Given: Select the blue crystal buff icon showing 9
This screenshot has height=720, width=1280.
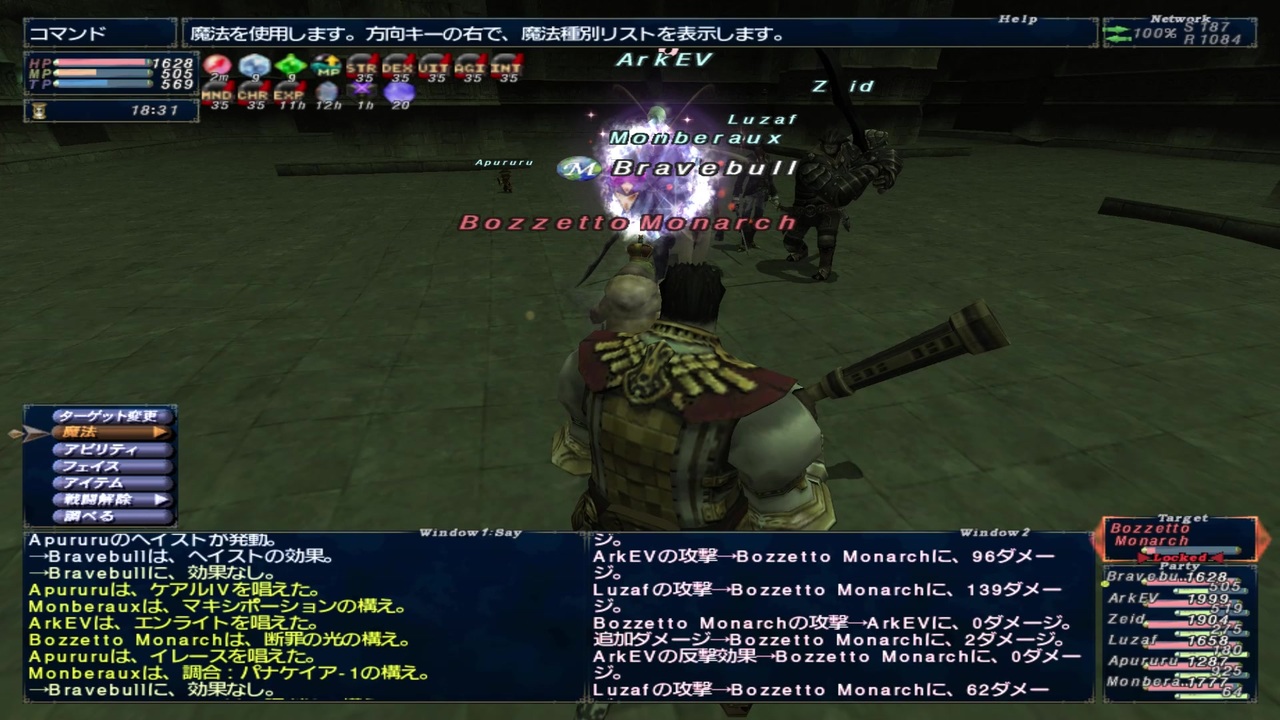Looking at the screenshot, I should 254,66.
